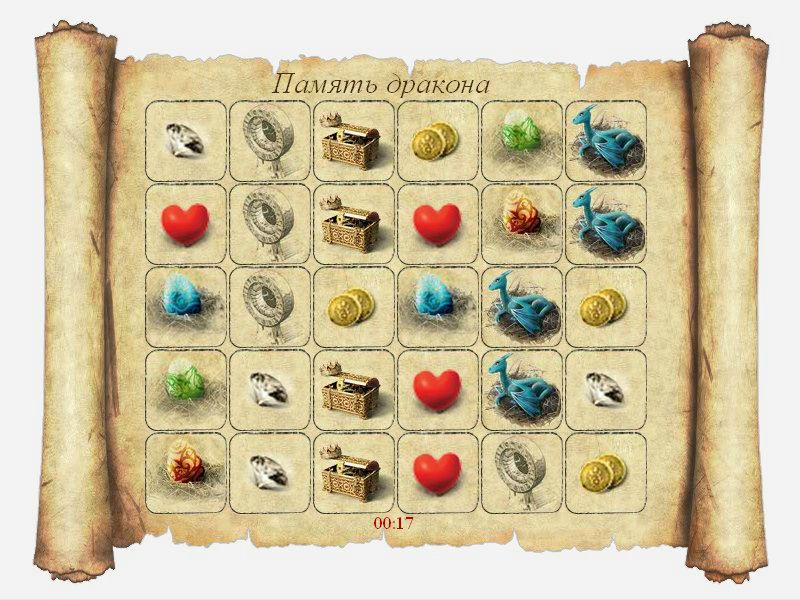Choose the red egg tile beside a diamond
The width and height of the screenshot is (800, 600).
pyautogui.click(x=184, y=472)
